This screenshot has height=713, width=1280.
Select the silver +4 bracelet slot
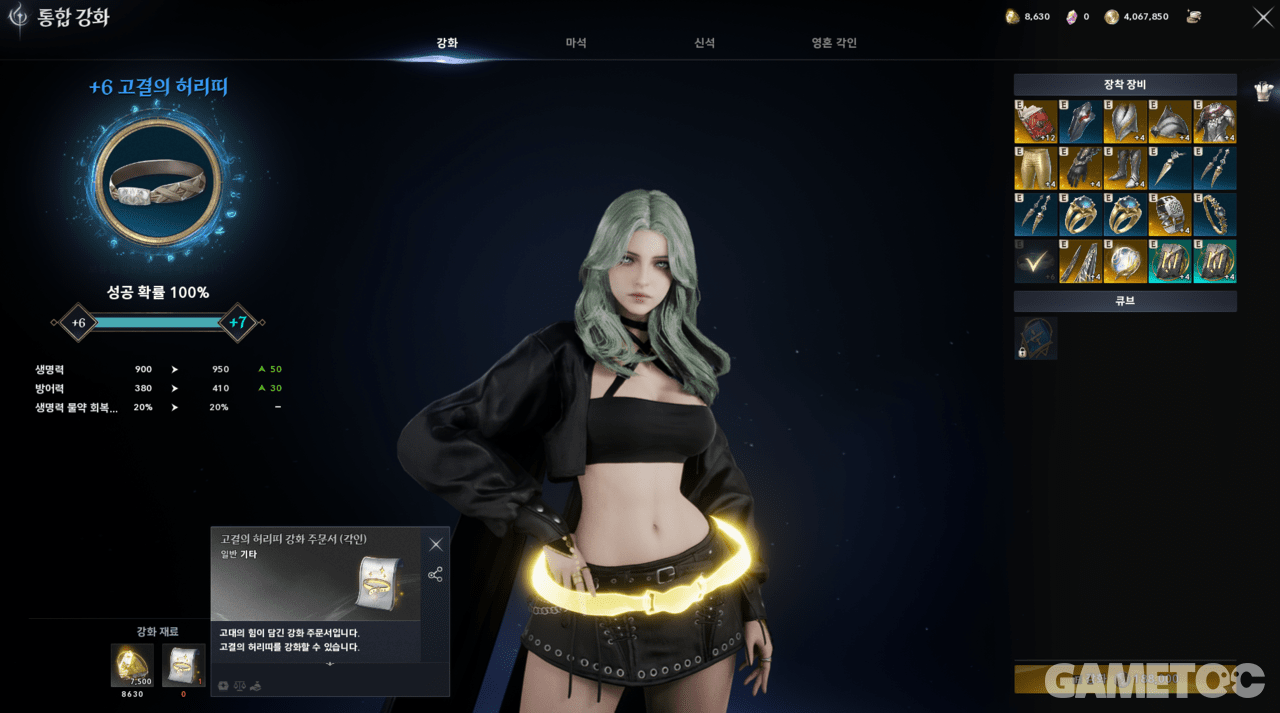[x=1170, y=214]
